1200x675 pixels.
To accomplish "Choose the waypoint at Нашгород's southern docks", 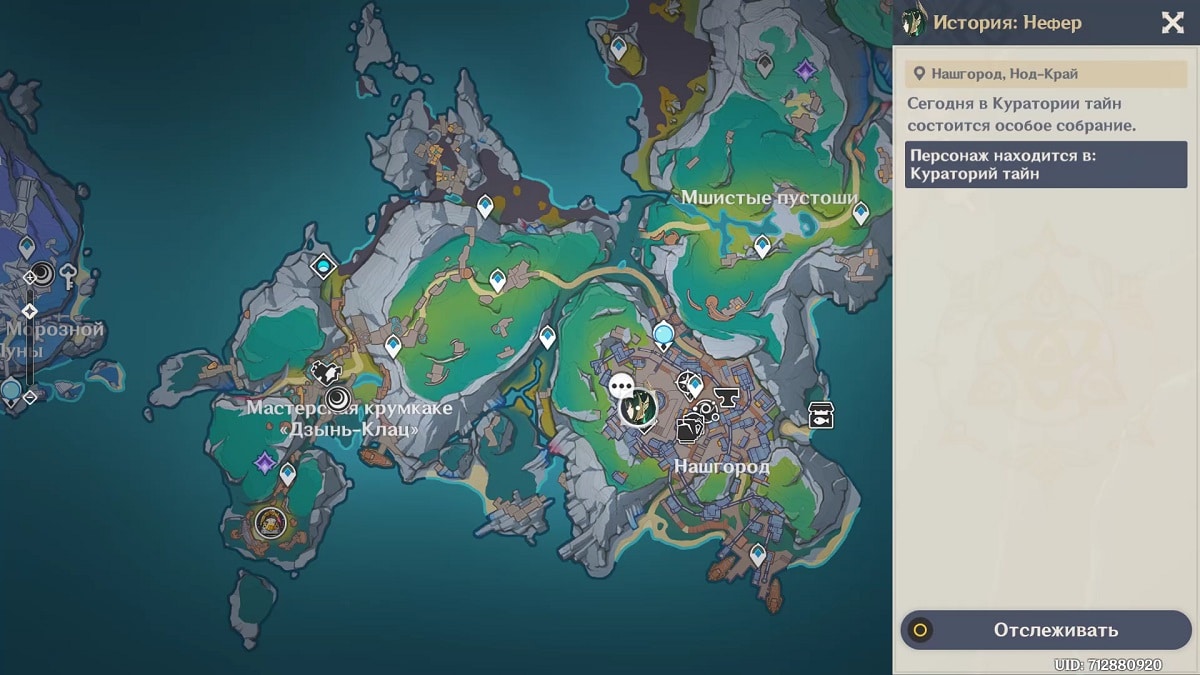I will click(x=758, y=553).
